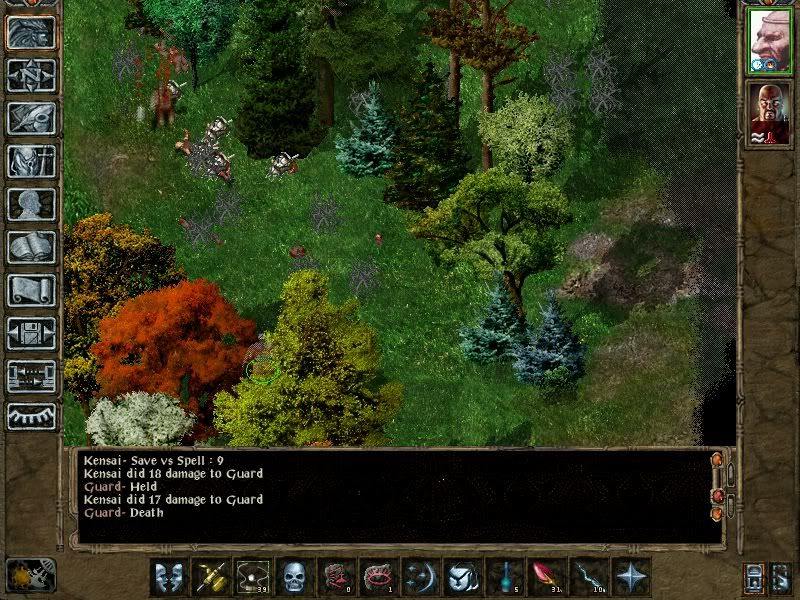Choose the golden crossed weapons slot
The height and width of the screenshot is (600, 800).
pyautogui.click(x=211, y=577)
